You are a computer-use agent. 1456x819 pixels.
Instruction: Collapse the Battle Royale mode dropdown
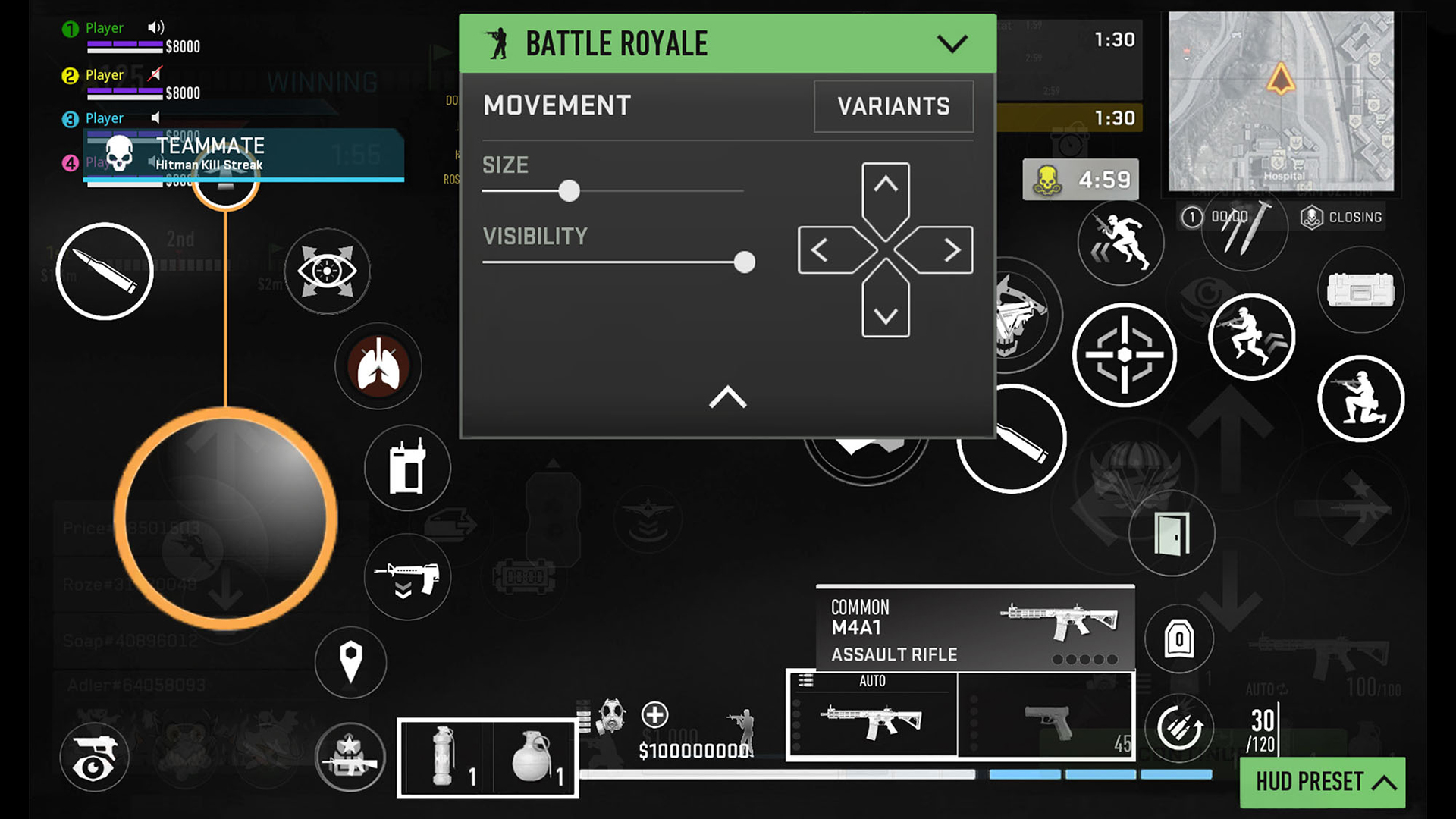click(x=954, y=43)
